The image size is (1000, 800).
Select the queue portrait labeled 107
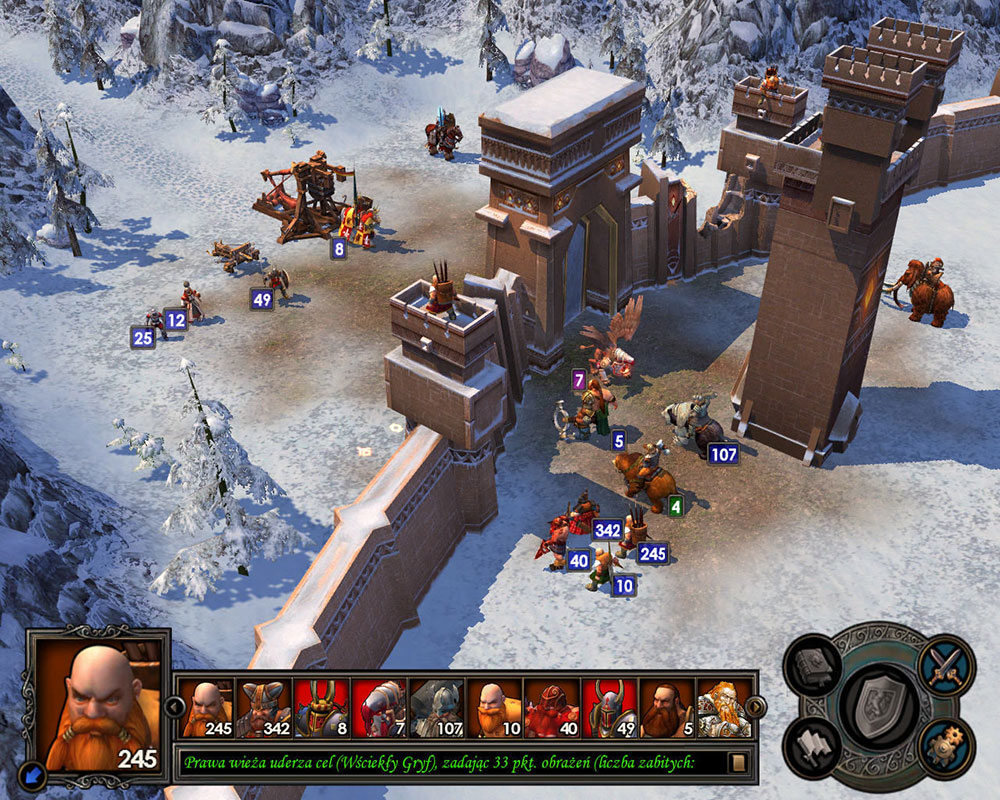pyautogui.click(x=437, y=708)
